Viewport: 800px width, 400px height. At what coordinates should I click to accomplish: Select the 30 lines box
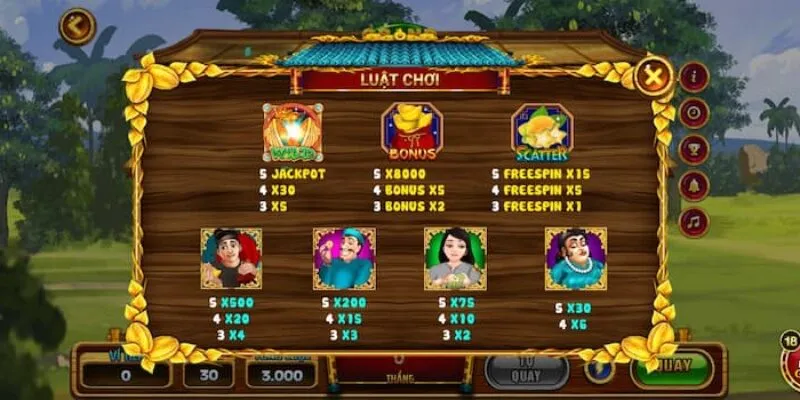pyautogui.click(x=208, y=374)
